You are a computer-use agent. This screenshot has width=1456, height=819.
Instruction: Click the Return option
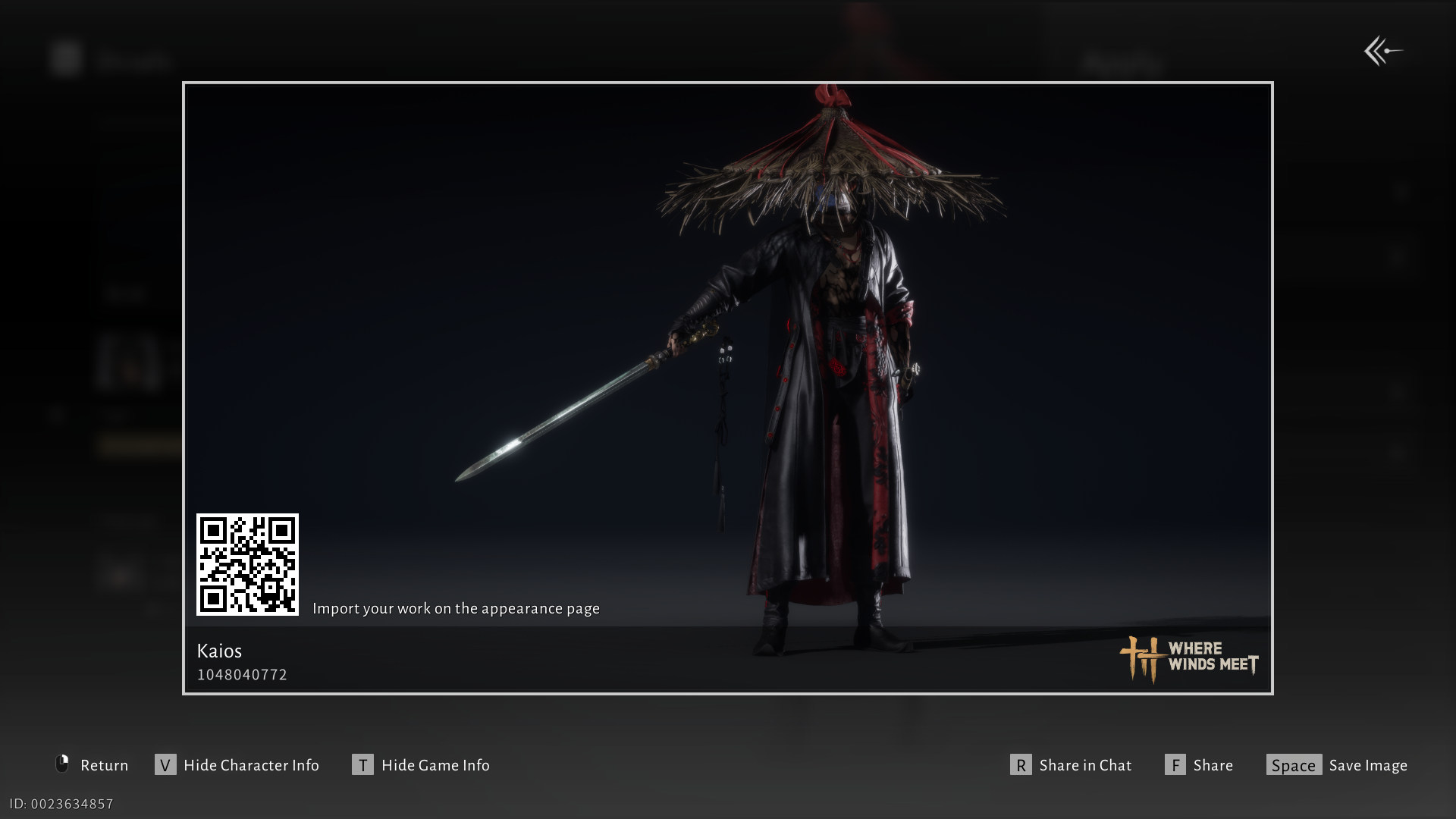tap(104, 765)
